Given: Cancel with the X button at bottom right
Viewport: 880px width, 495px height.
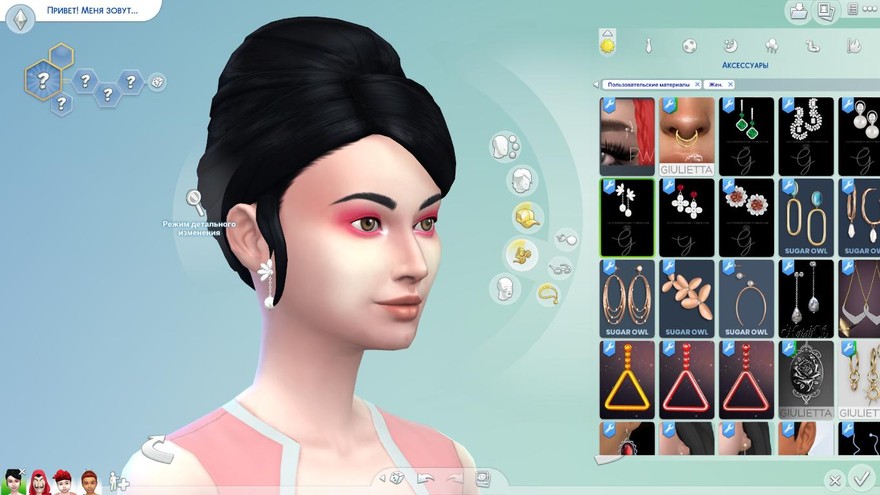Looking at the screenshot, I should point(835,481).
